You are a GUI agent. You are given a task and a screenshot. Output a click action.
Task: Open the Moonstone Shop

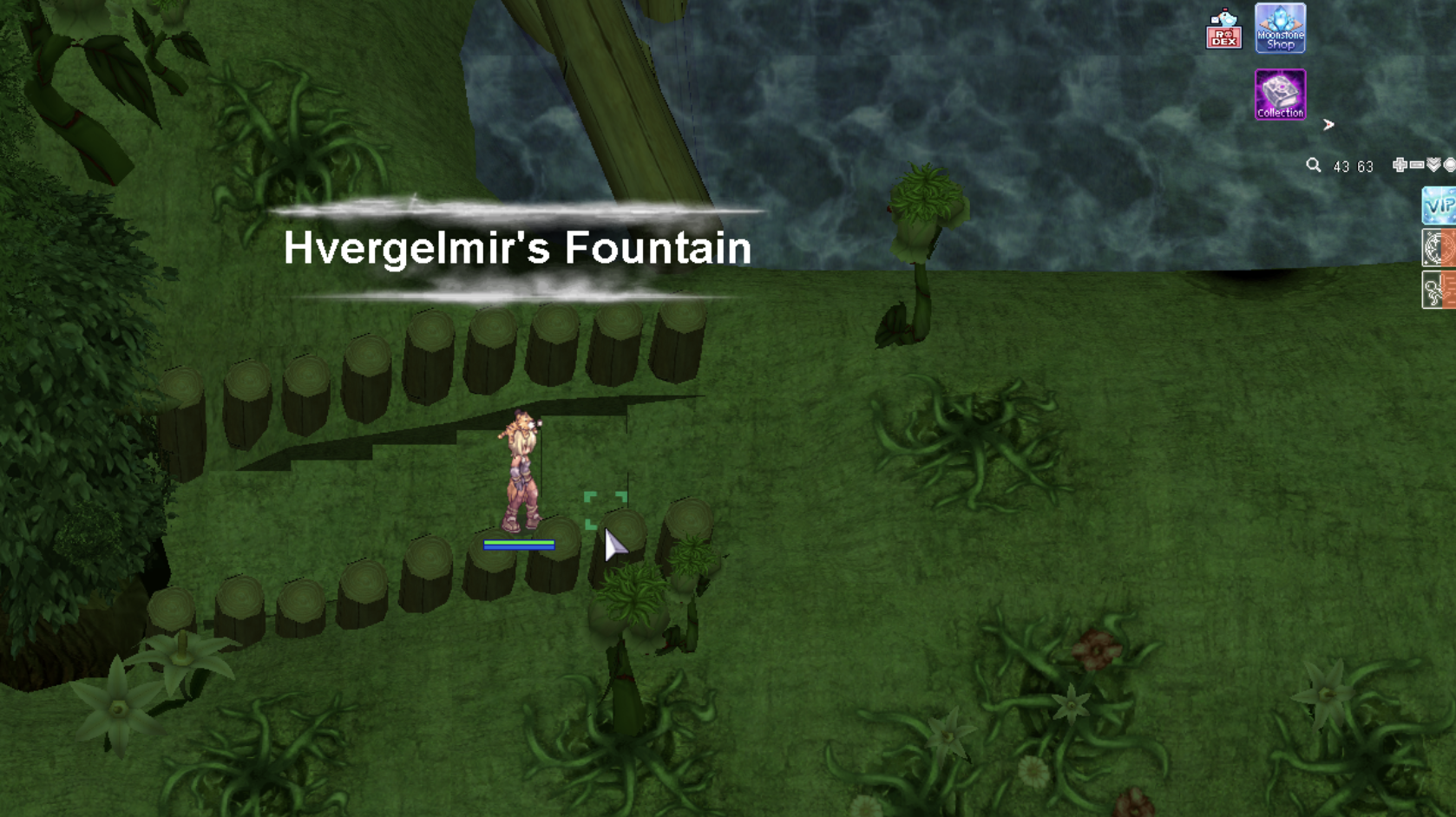tap(1280, 28)
